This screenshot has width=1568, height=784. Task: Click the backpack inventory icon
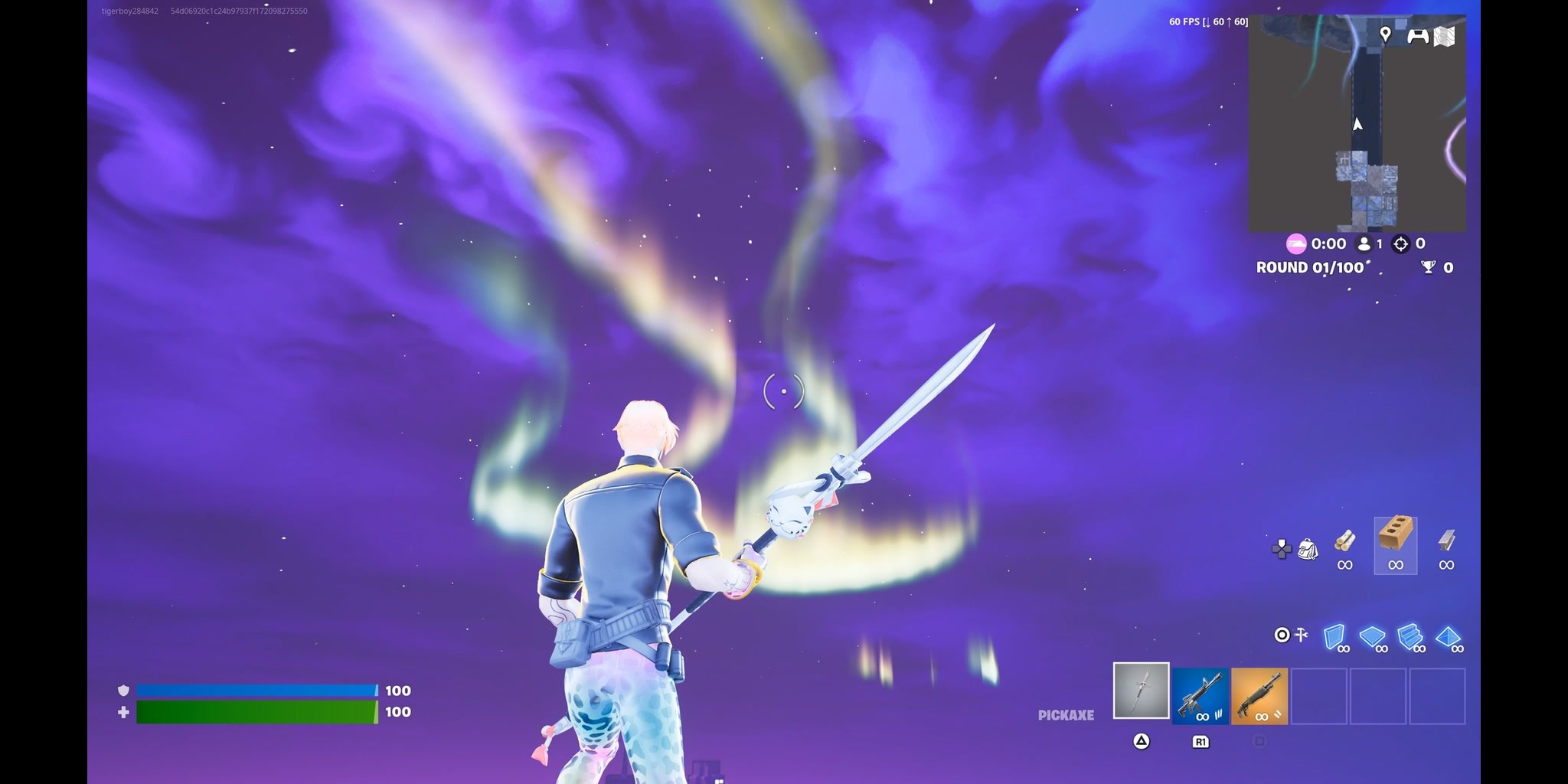1308,550
